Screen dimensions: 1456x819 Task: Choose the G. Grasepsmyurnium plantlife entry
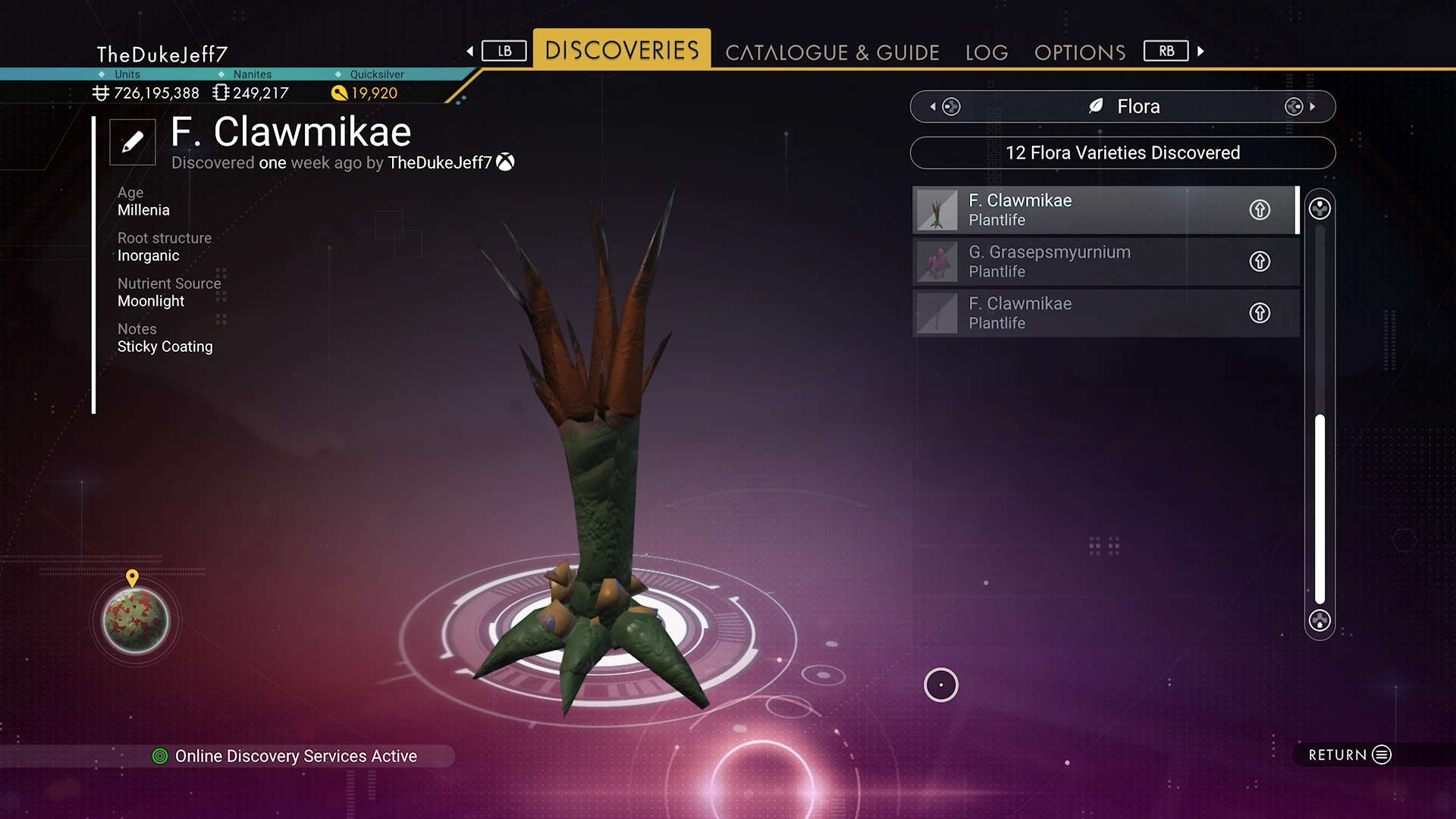[x=1077, y=262]
